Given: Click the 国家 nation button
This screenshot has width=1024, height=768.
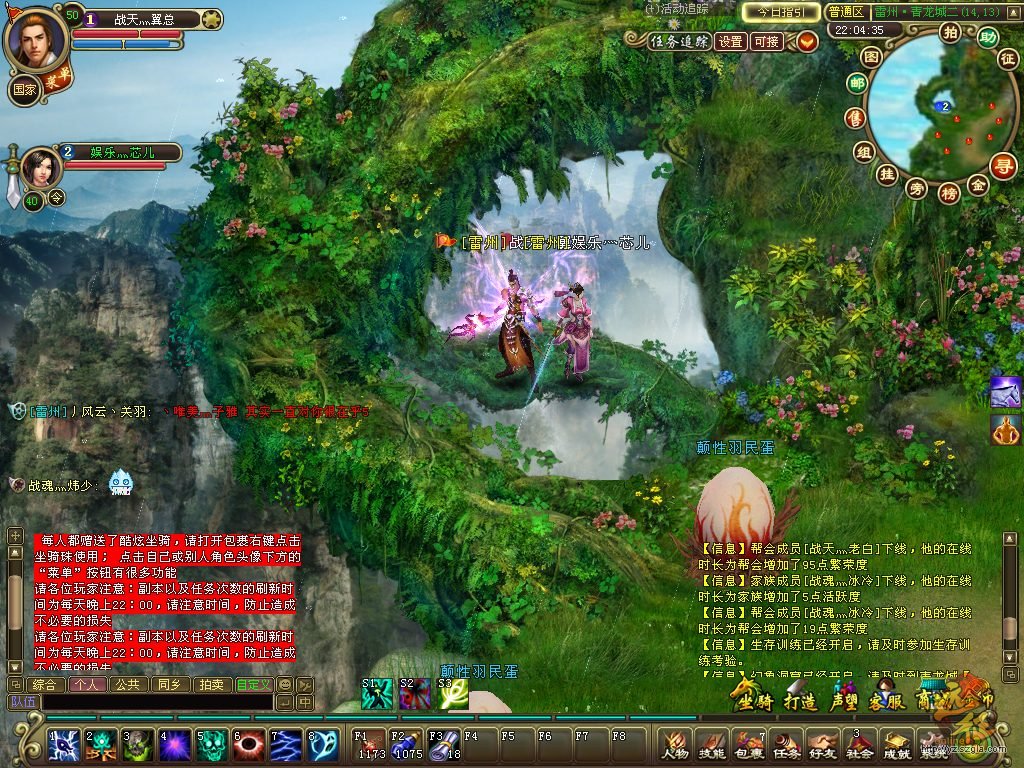Looking at the screenshot, I should (25, 89).
